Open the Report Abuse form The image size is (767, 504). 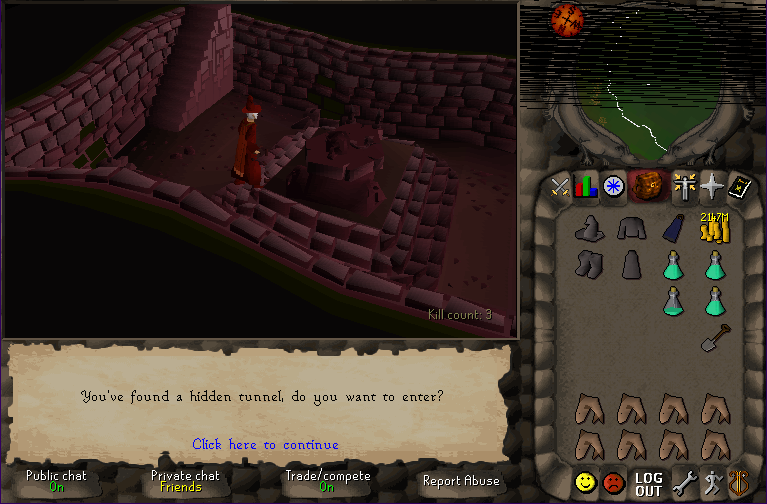click(x=460, y=481)
